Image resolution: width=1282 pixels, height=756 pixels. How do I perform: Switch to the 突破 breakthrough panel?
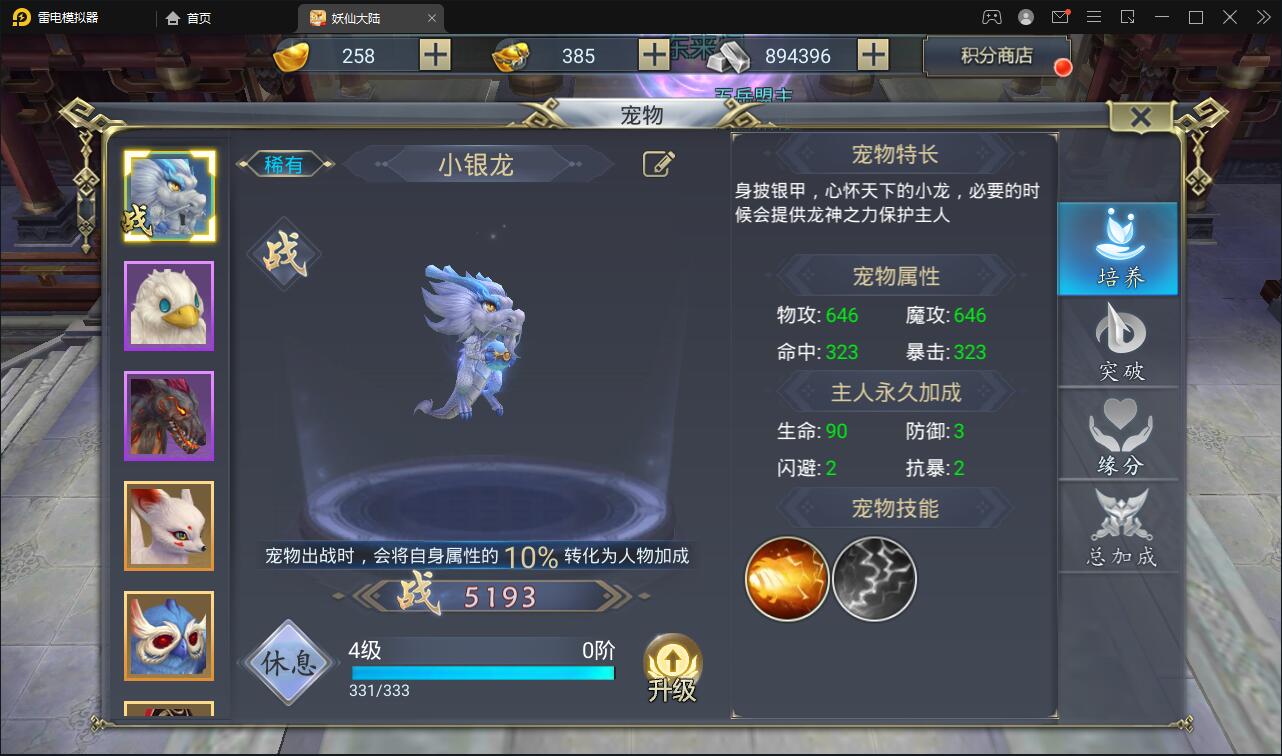pos(1117,343)
